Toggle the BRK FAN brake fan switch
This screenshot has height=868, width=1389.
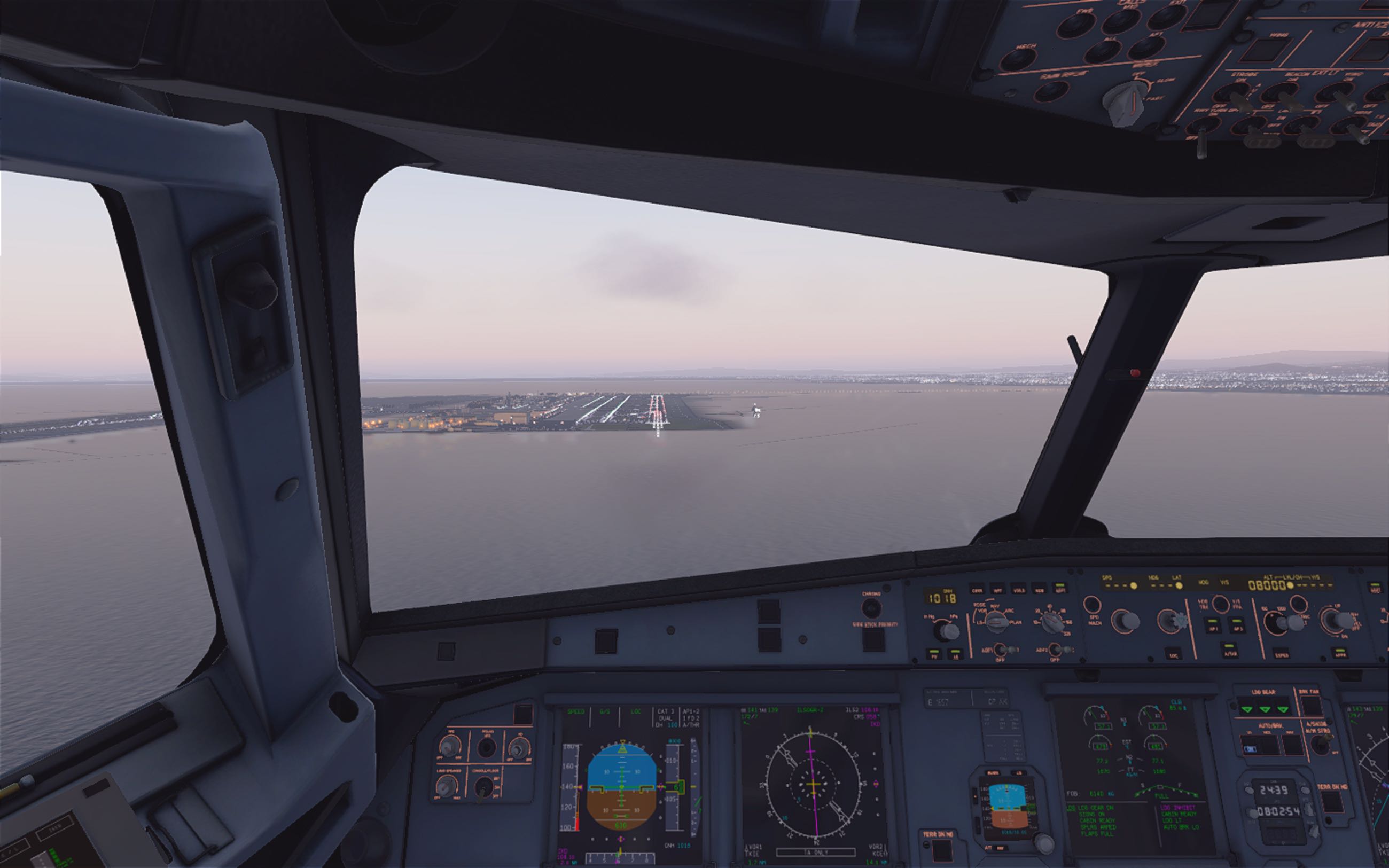click(1312, 705)
